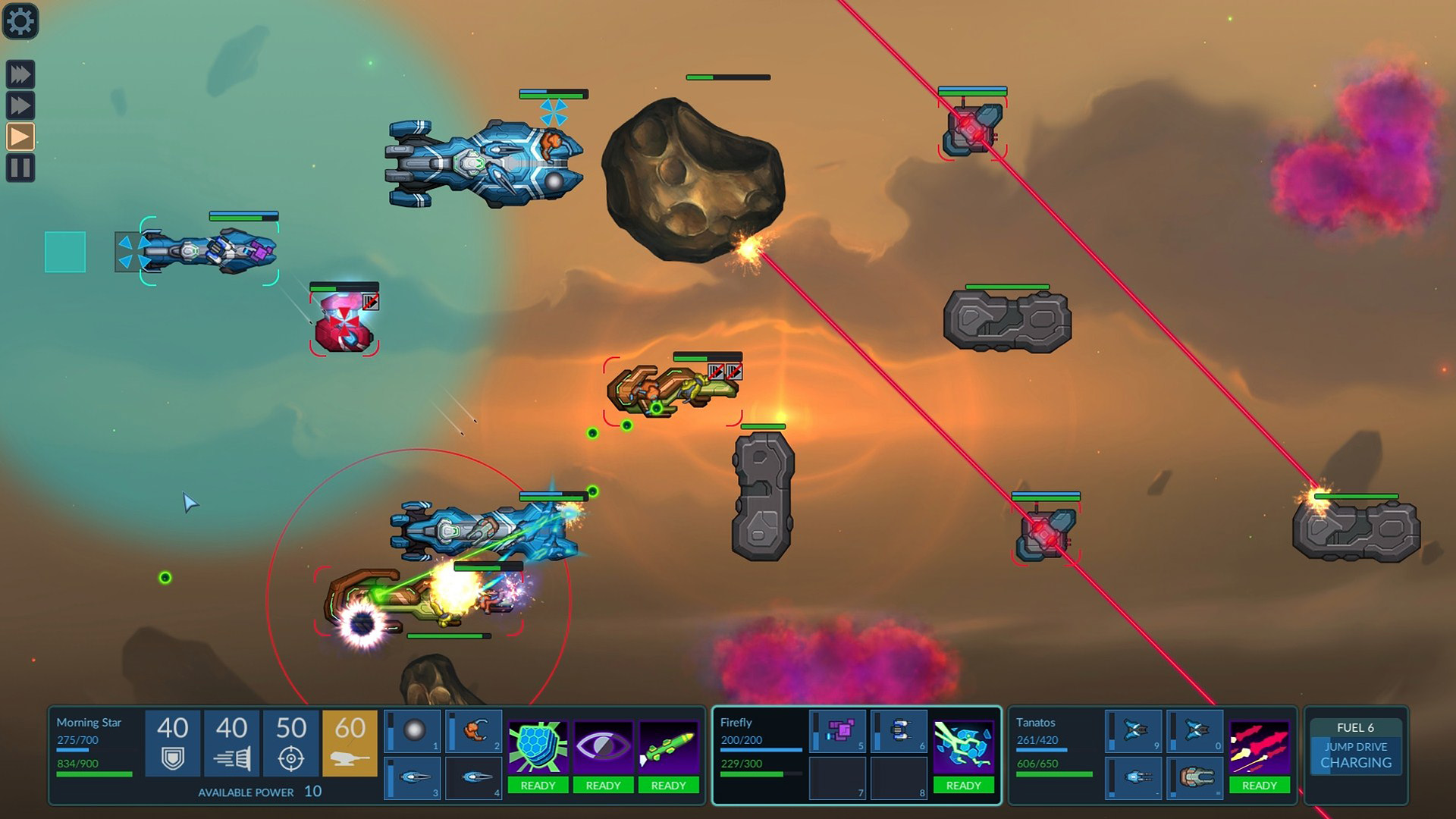The image size is (1456, 819).
Task: Select Morning Star's targeting power tile
Action: (290, 742)
